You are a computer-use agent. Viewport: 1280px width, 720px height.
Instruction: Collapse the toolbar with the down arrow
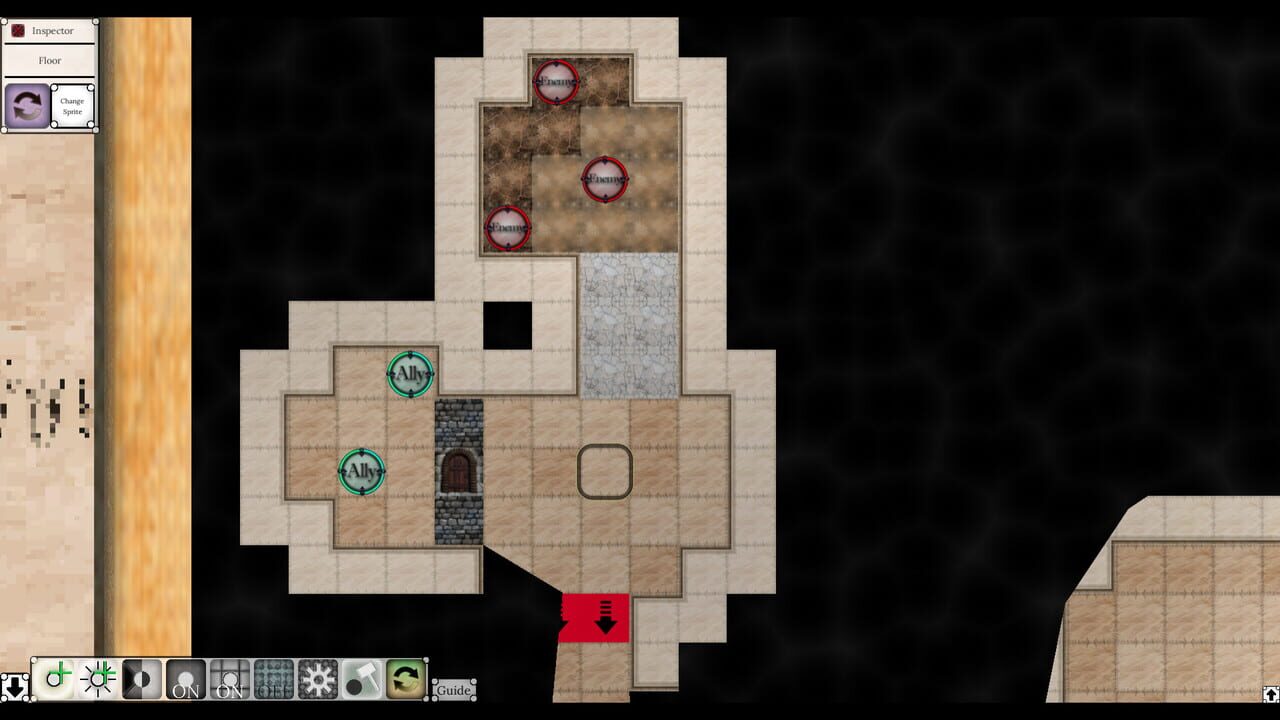(15, 686)
